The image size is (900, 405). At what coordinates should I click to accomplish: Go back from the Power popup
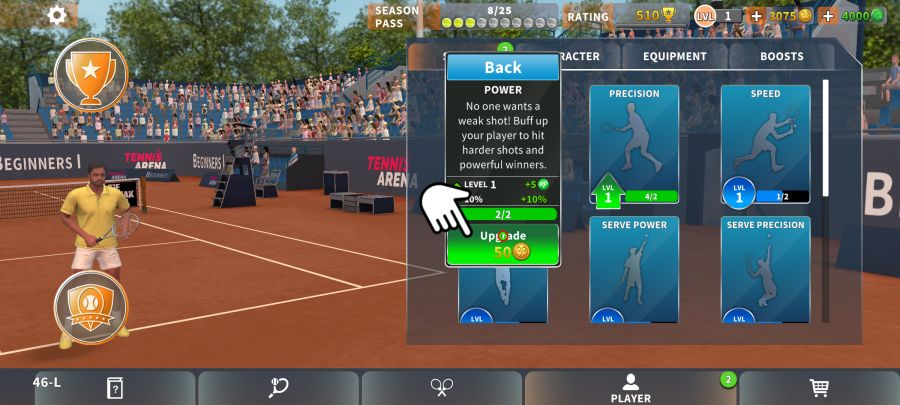pyautogui.click(x=503, y=67)
